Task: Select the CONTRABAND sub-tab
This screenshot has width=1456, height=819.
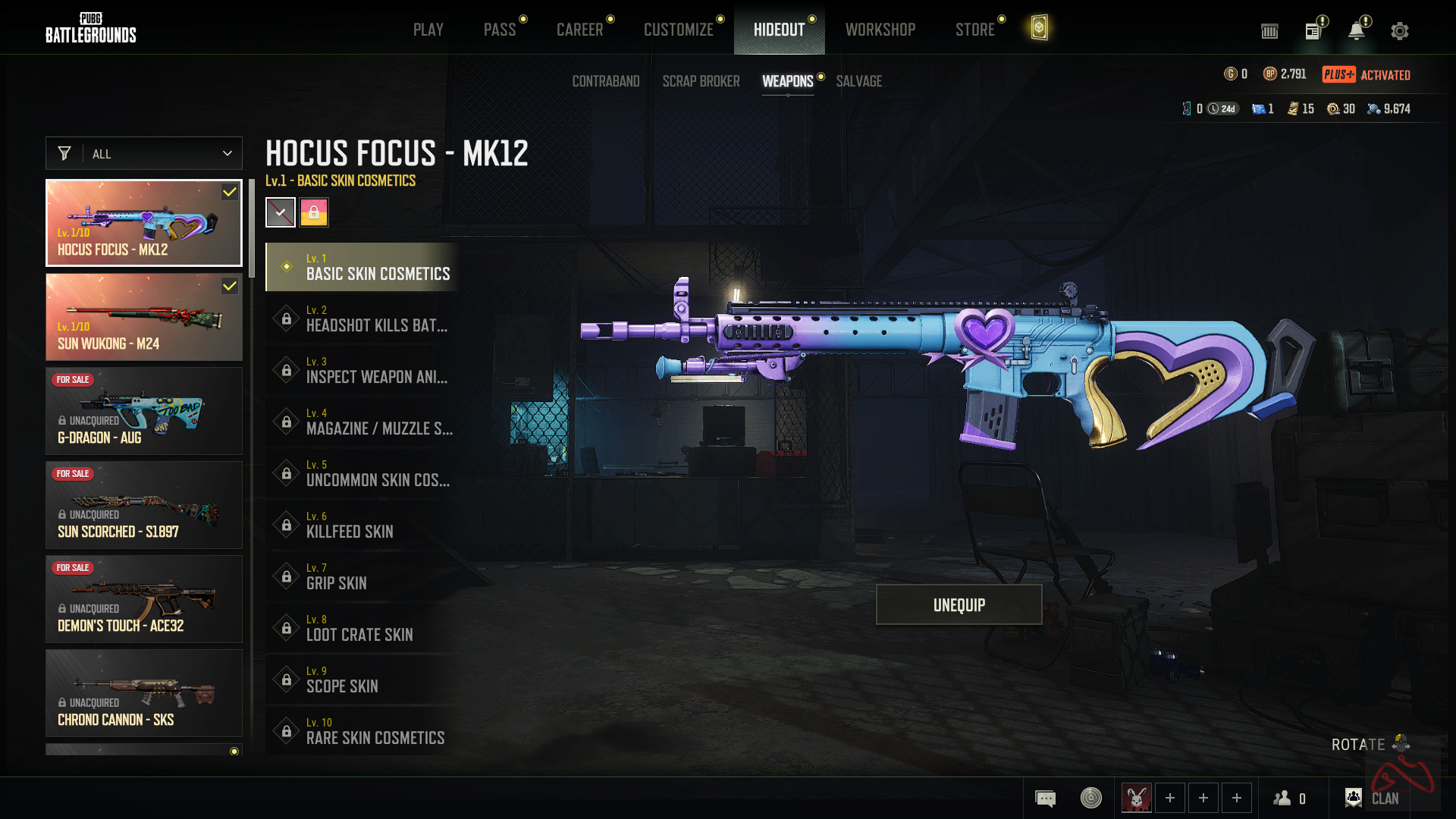Action: (x=606, y=81)
